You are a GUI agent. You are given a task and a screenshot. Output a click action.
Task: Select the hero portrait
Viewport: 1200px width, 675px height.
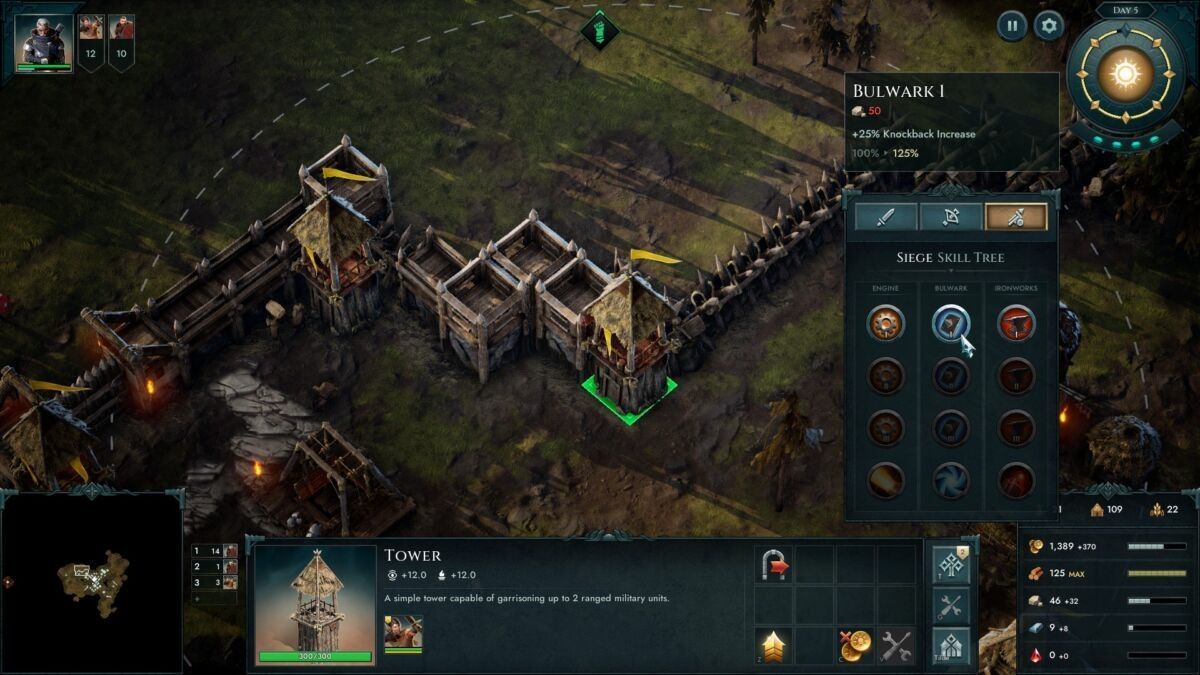point(44,42)
